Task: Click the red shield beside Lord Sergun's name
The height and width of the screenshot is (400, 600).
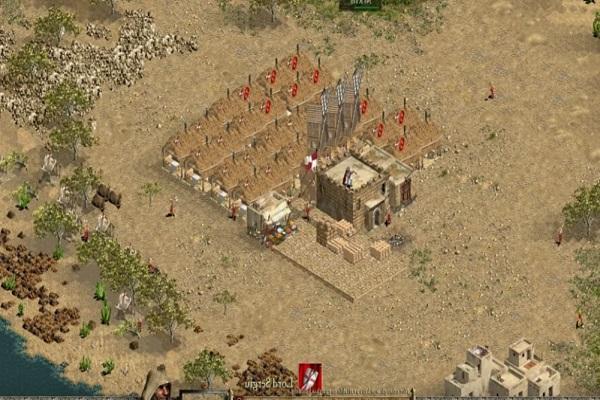Action: pos(310,377)
